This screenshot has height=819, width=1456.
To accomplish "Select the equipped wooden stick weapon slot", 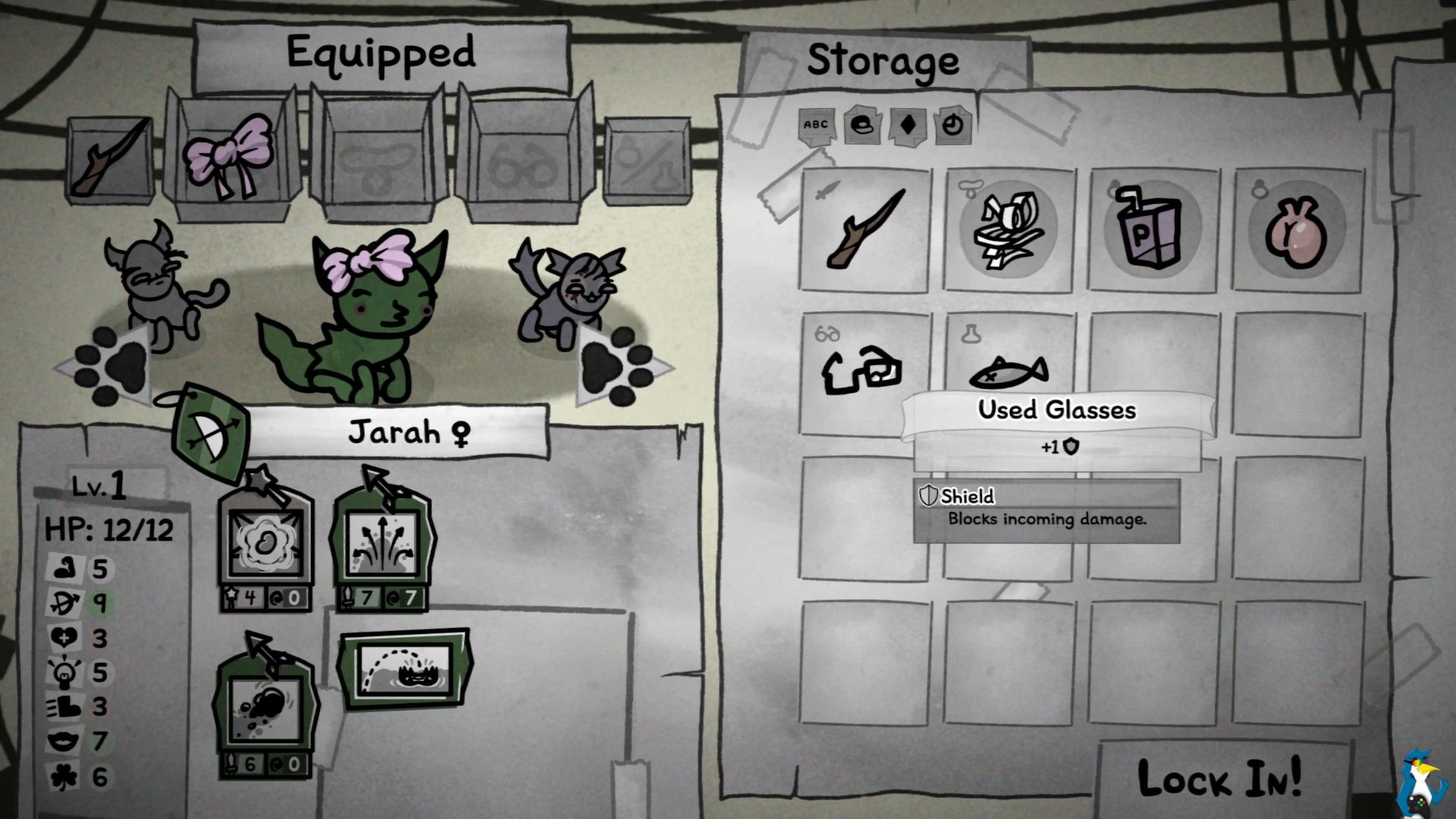I will [x=111, y=160].
